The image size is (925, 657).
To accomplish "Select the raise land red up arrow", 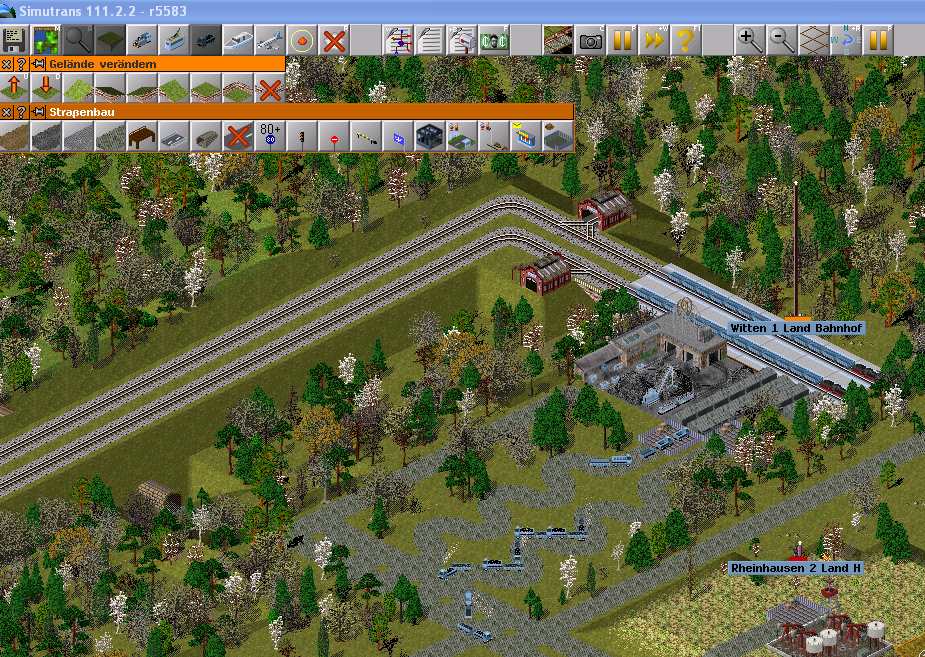I will (x=15, y=87).
